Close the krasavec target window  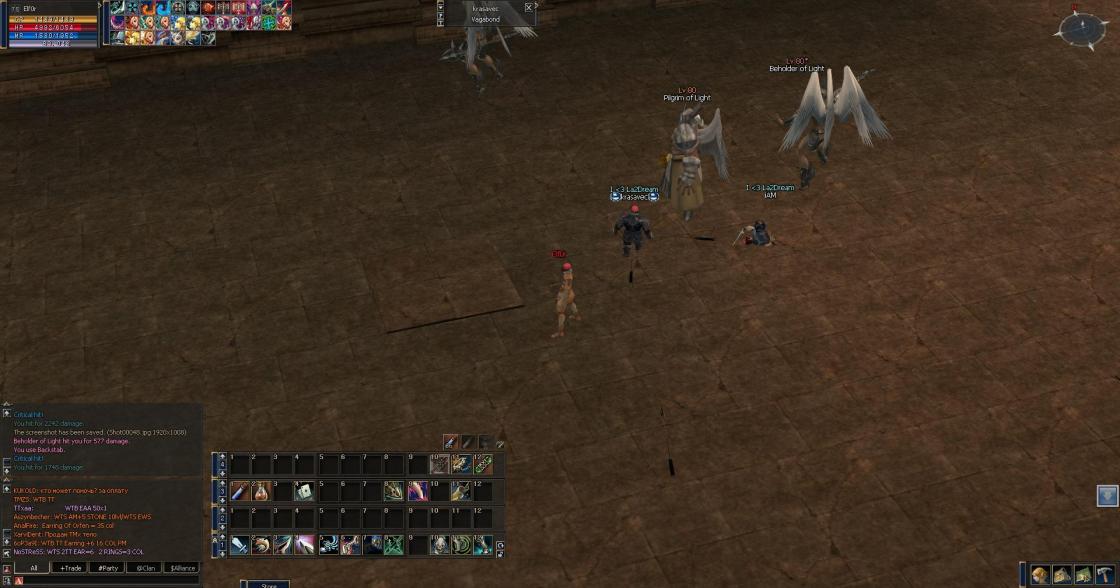[529, 7]
